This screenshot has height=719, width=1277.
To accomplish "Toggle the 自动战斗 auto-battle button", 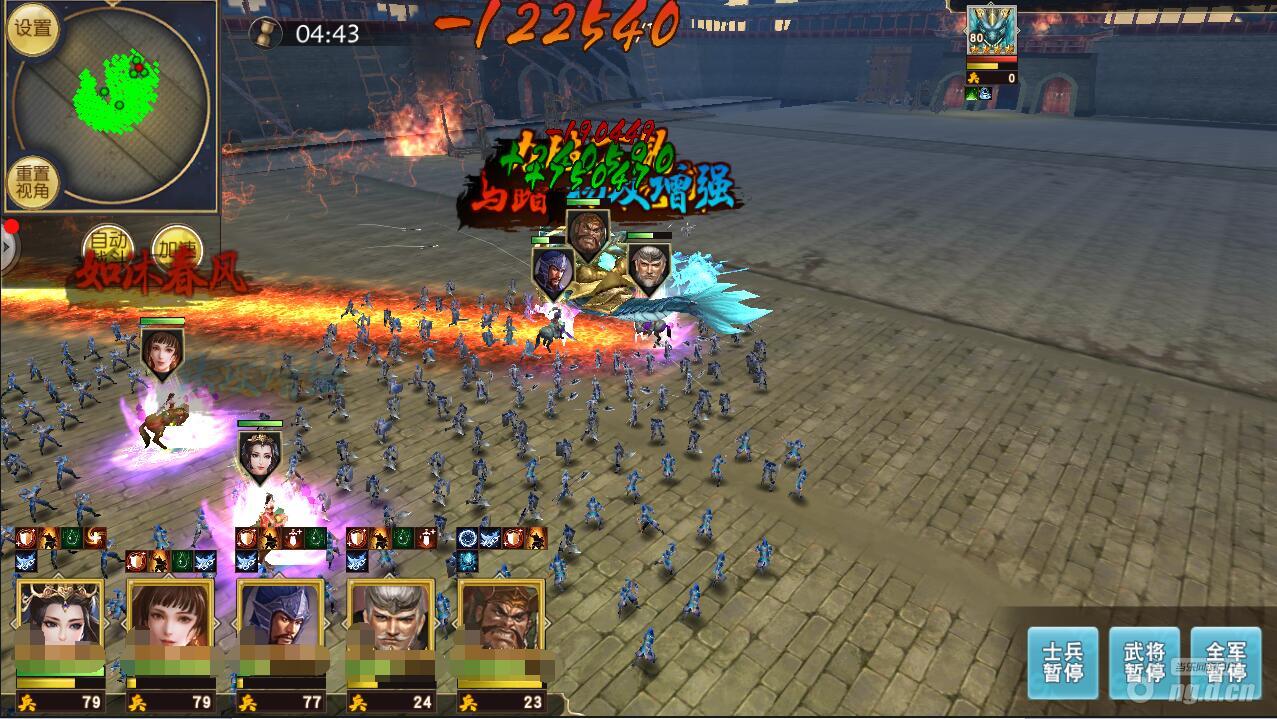I will (107, 248).
